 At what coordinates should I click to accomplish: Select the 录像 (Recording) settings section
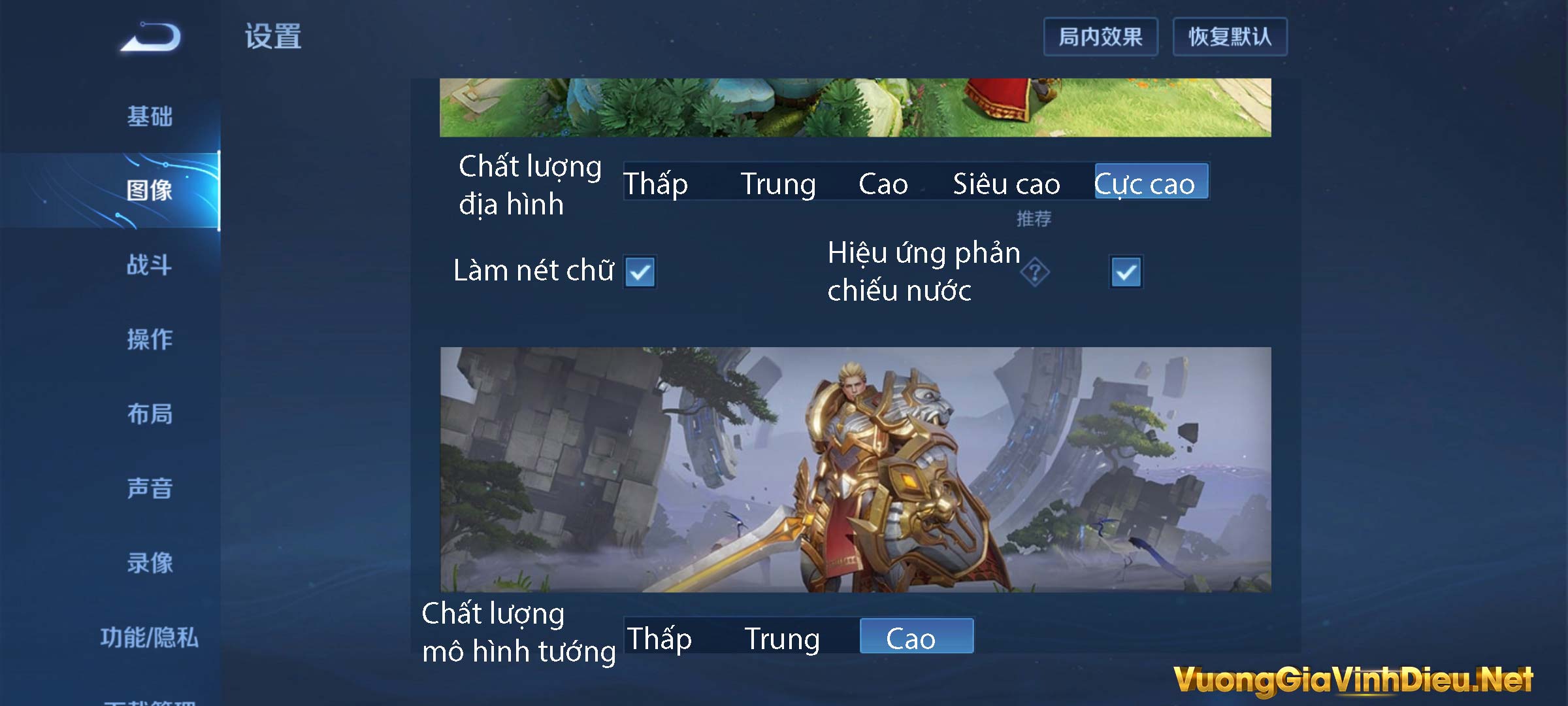(x=149, y=563)
